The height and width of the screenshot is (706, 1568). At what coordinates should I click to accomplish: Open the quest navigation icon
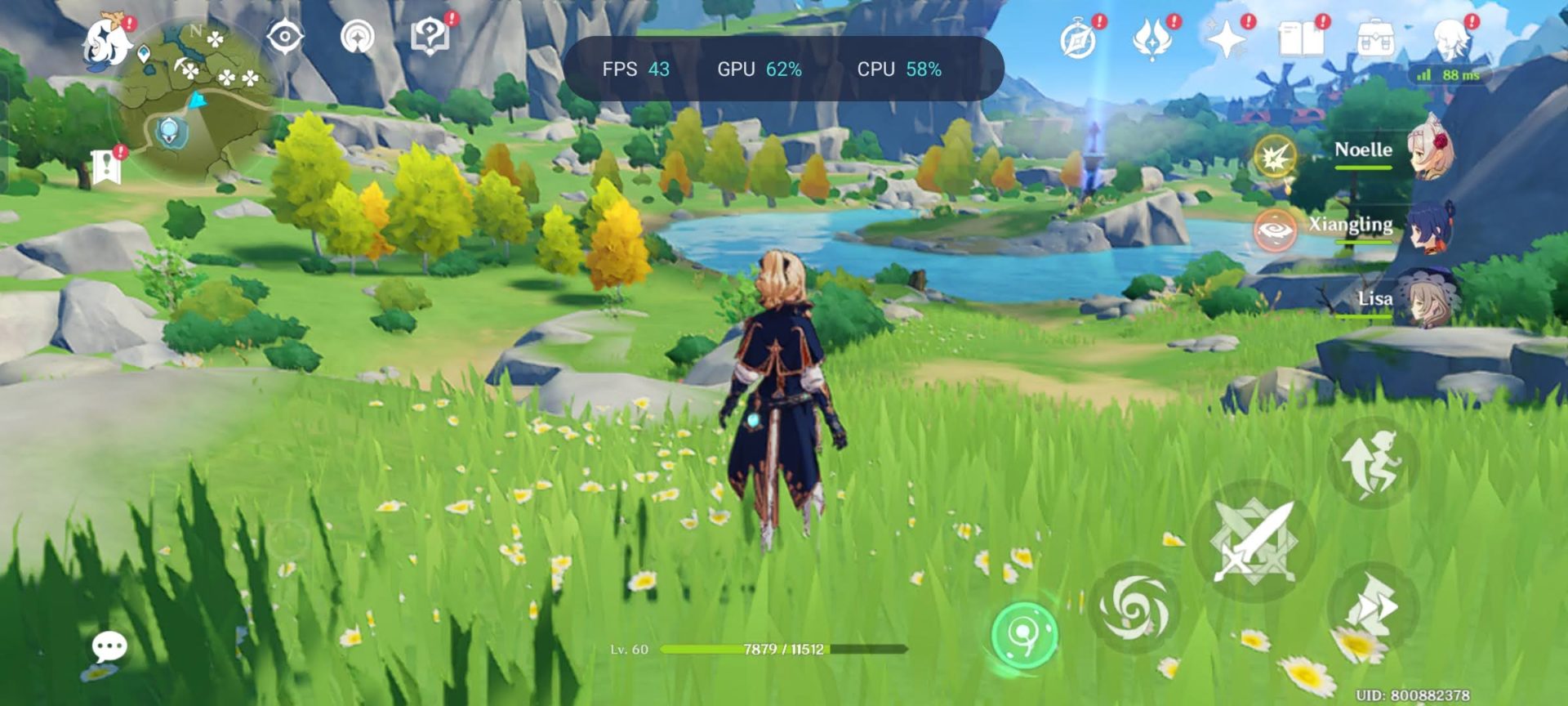[x=357, y=38]
